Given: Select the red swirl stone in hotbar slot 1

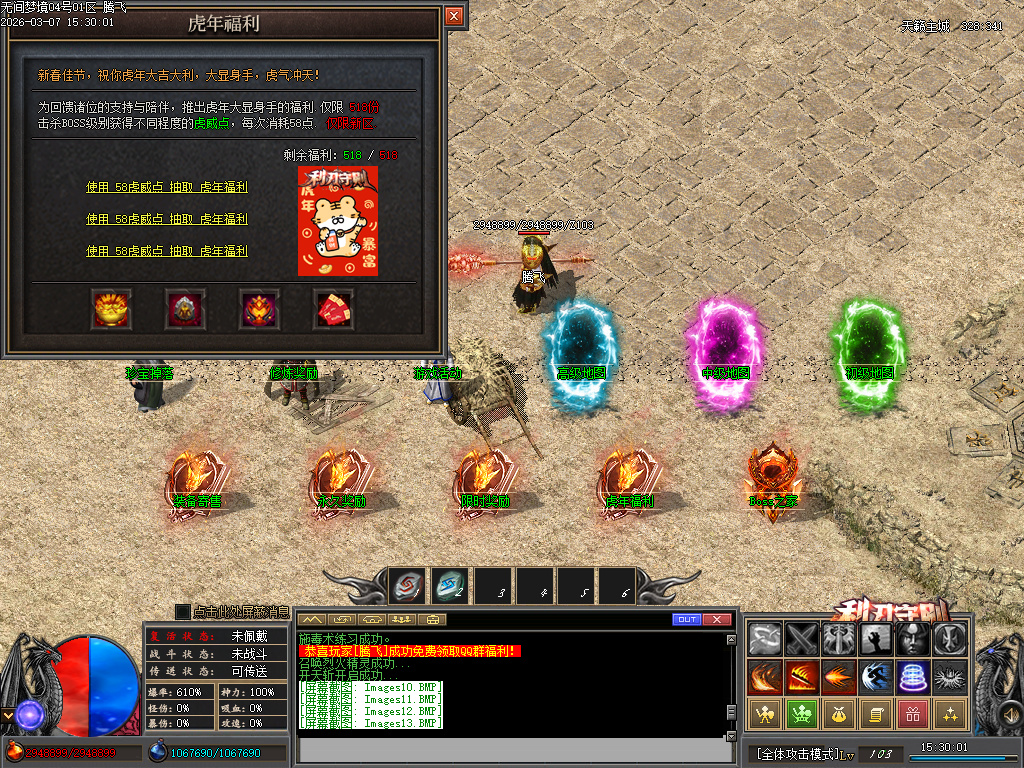Looking at the screenshot, I should point(408,586).
